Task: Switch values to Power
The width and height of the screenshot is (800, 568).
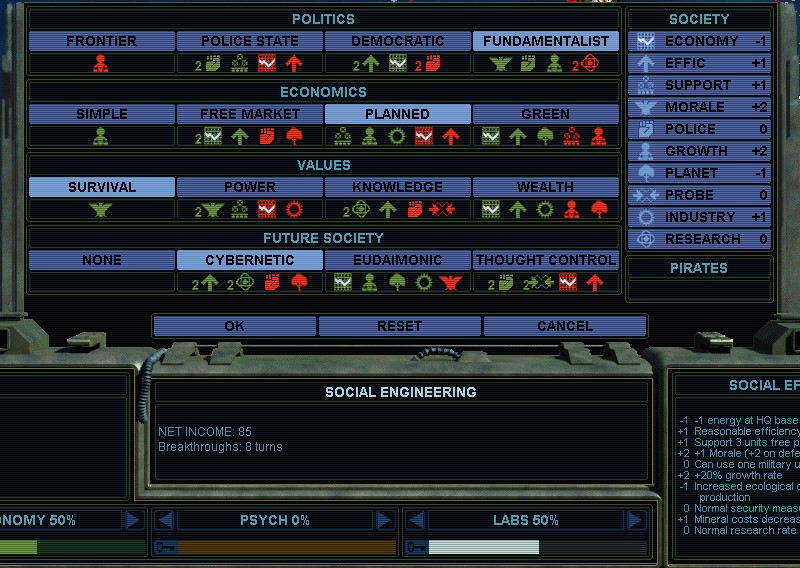Action: 250,187
